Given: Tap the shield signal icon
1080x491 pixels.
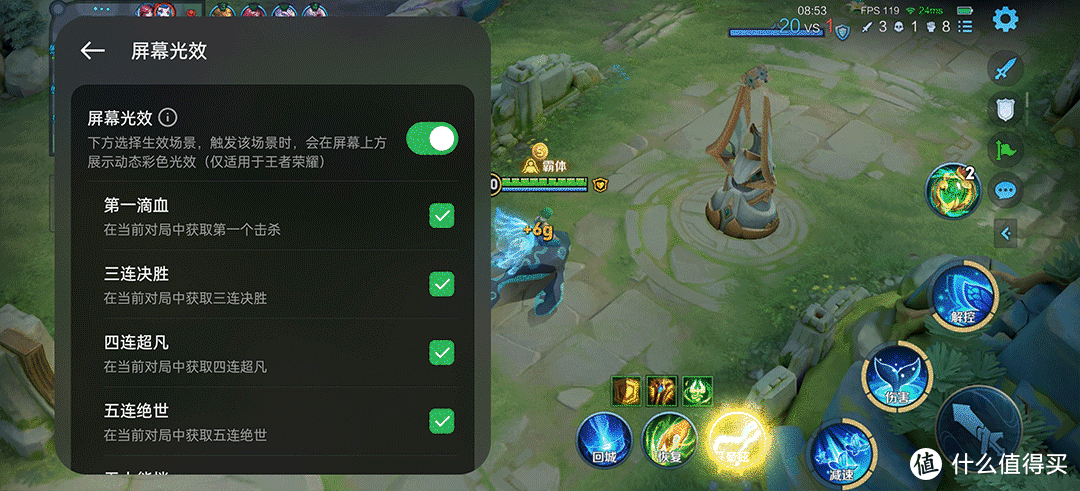Looking at the screenshot, I should pos(1005,109).
